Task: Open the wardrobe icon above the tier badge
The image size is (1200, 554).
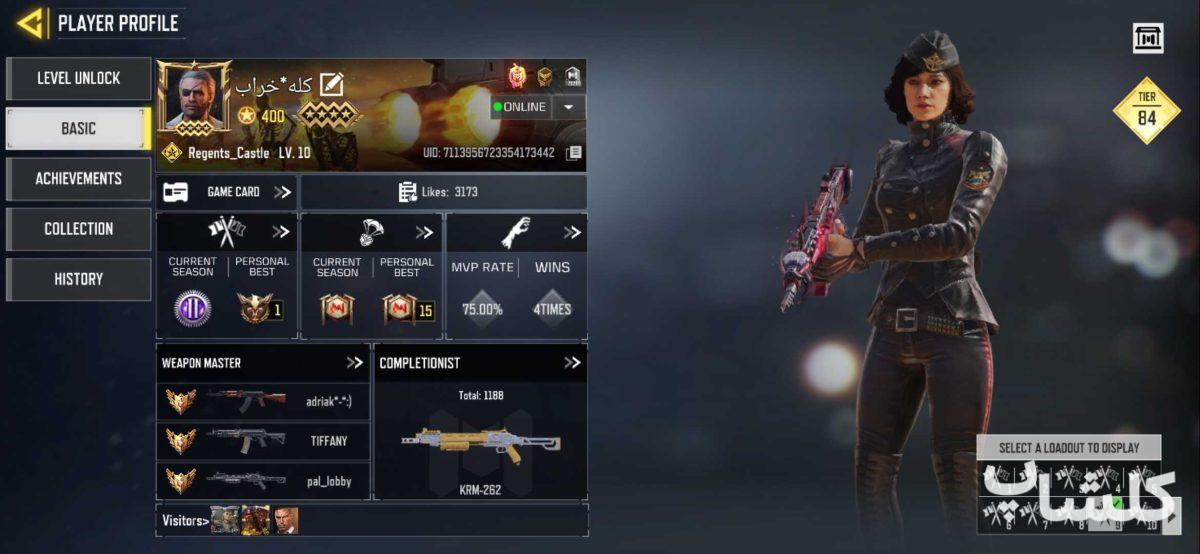Action: (1148, 38)
